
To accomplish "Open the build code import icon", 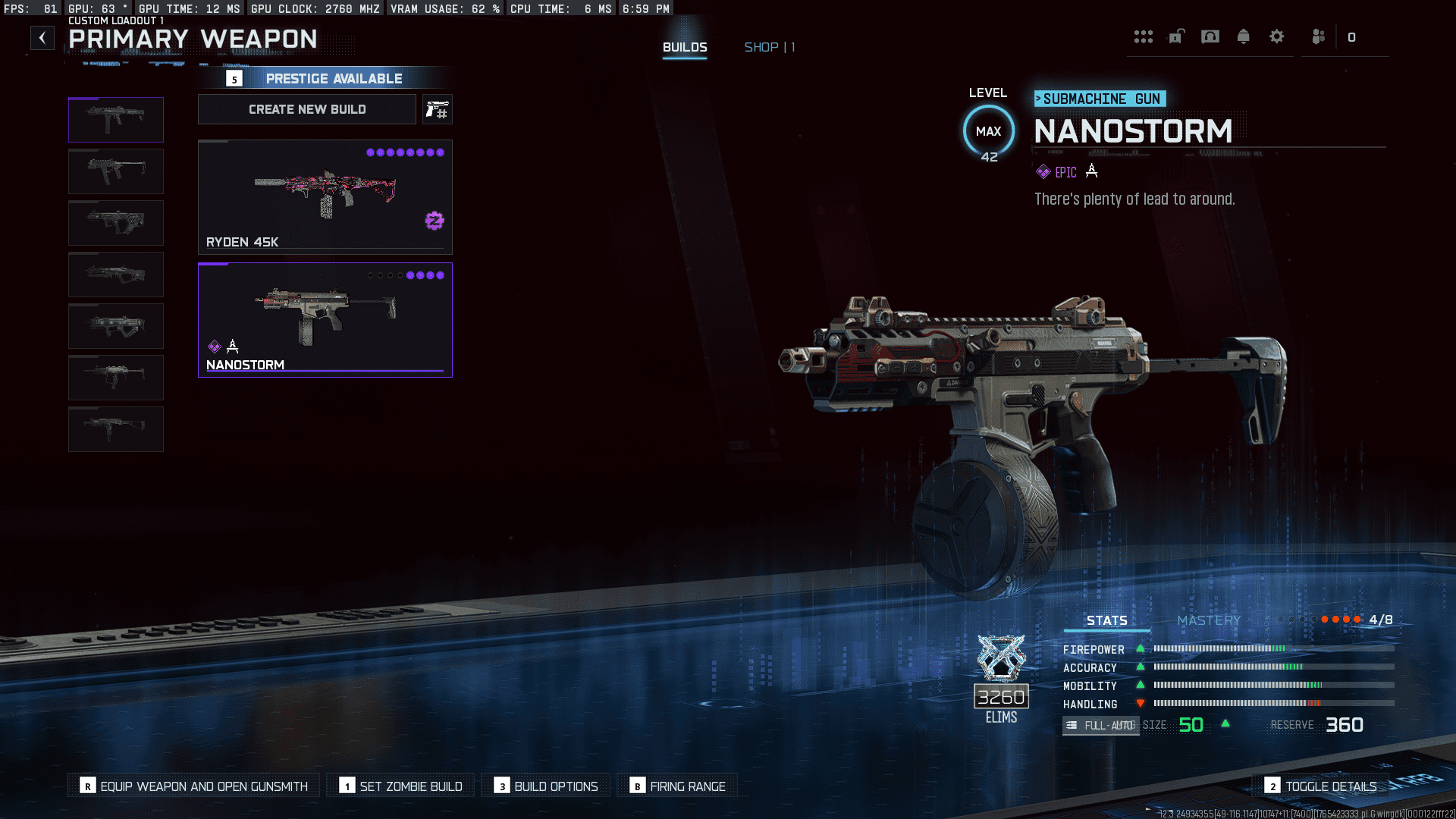I will coord(438,110).
